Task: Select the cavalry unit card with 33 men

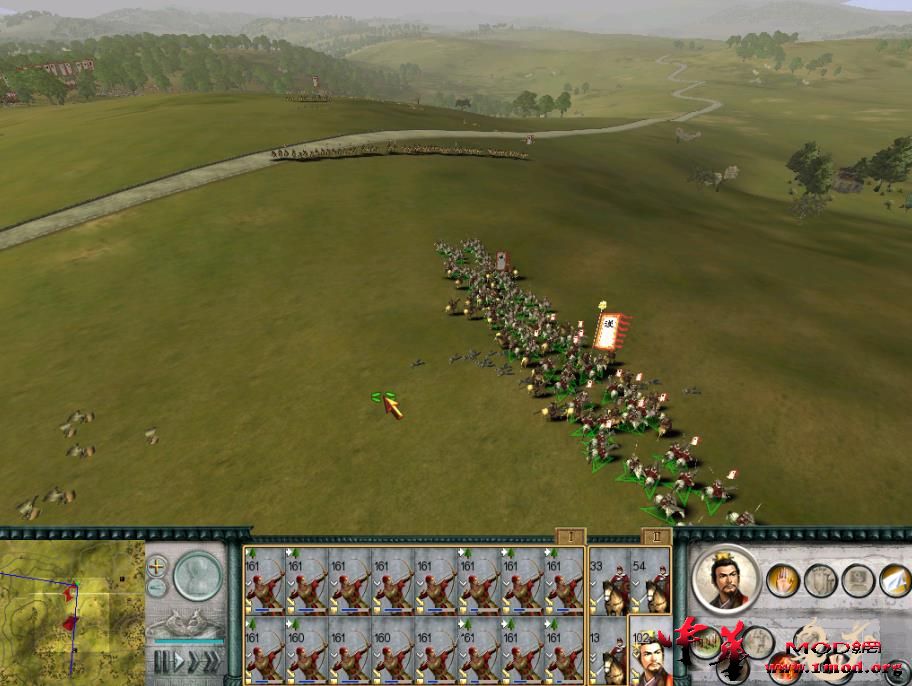Action: (608, 580)
